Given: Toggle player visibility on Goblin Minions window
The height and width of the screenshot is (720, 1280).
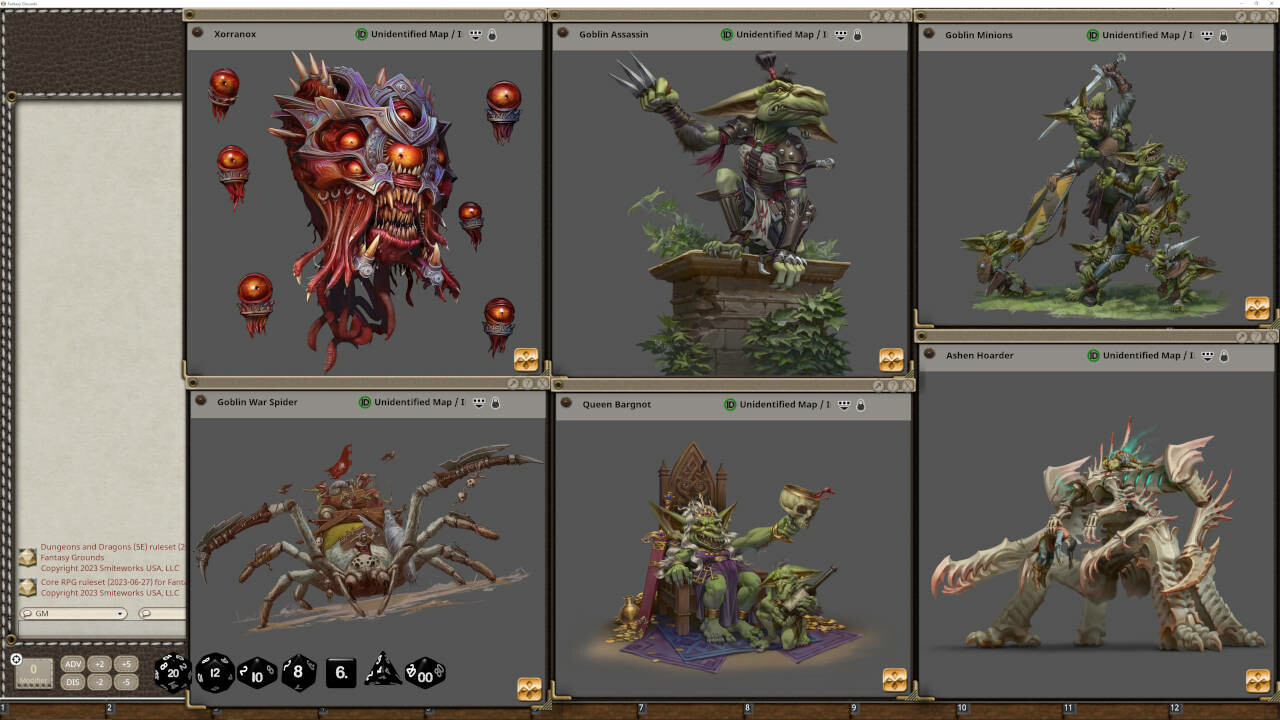Looking at the screenshot, I should click(1206, 34).
